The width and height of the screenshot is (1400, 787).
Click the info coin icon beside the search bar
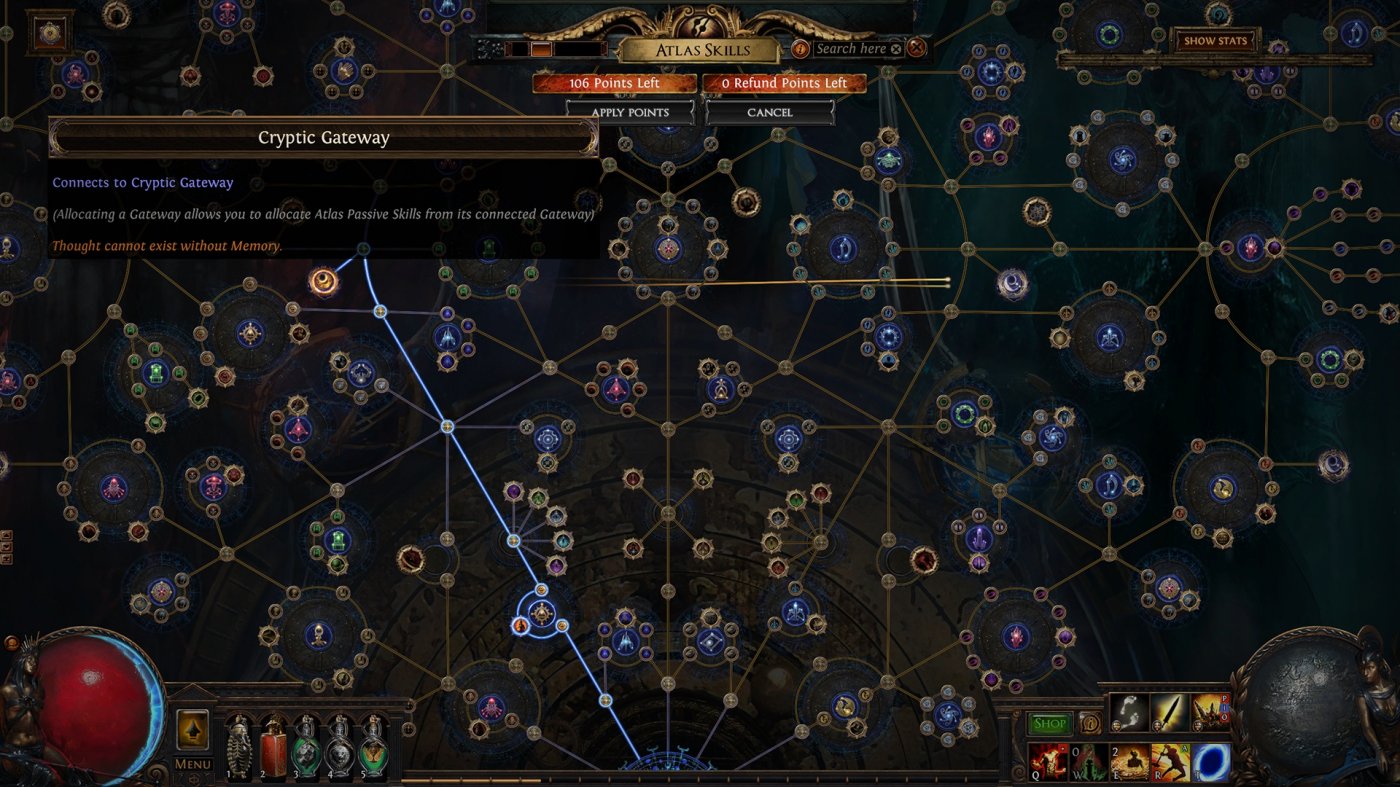coord(800,48)
